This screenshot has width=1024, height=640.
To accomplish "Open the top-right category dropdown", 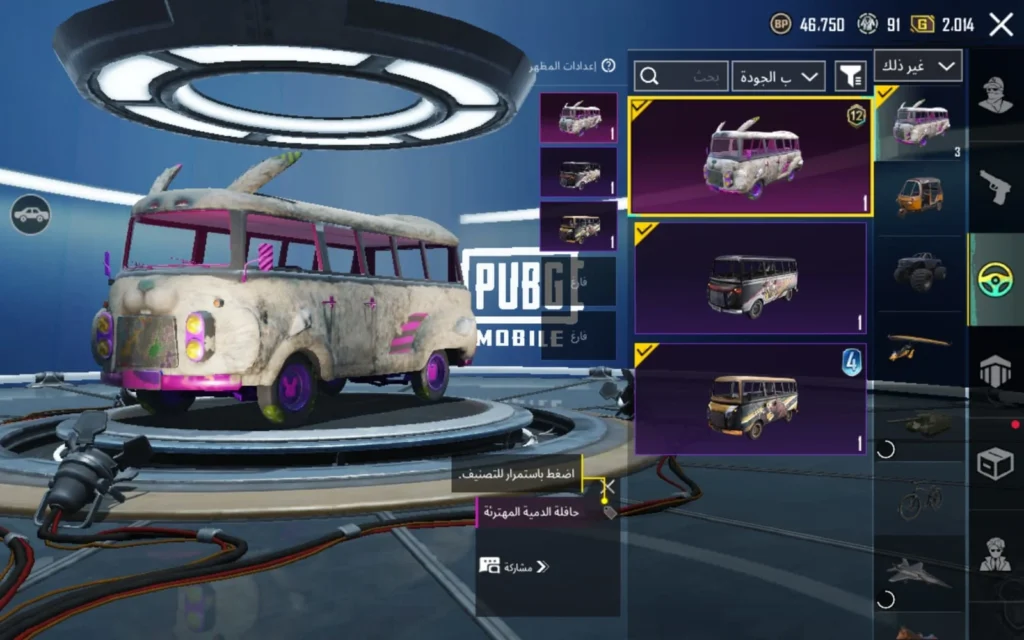I will (918, 66).
